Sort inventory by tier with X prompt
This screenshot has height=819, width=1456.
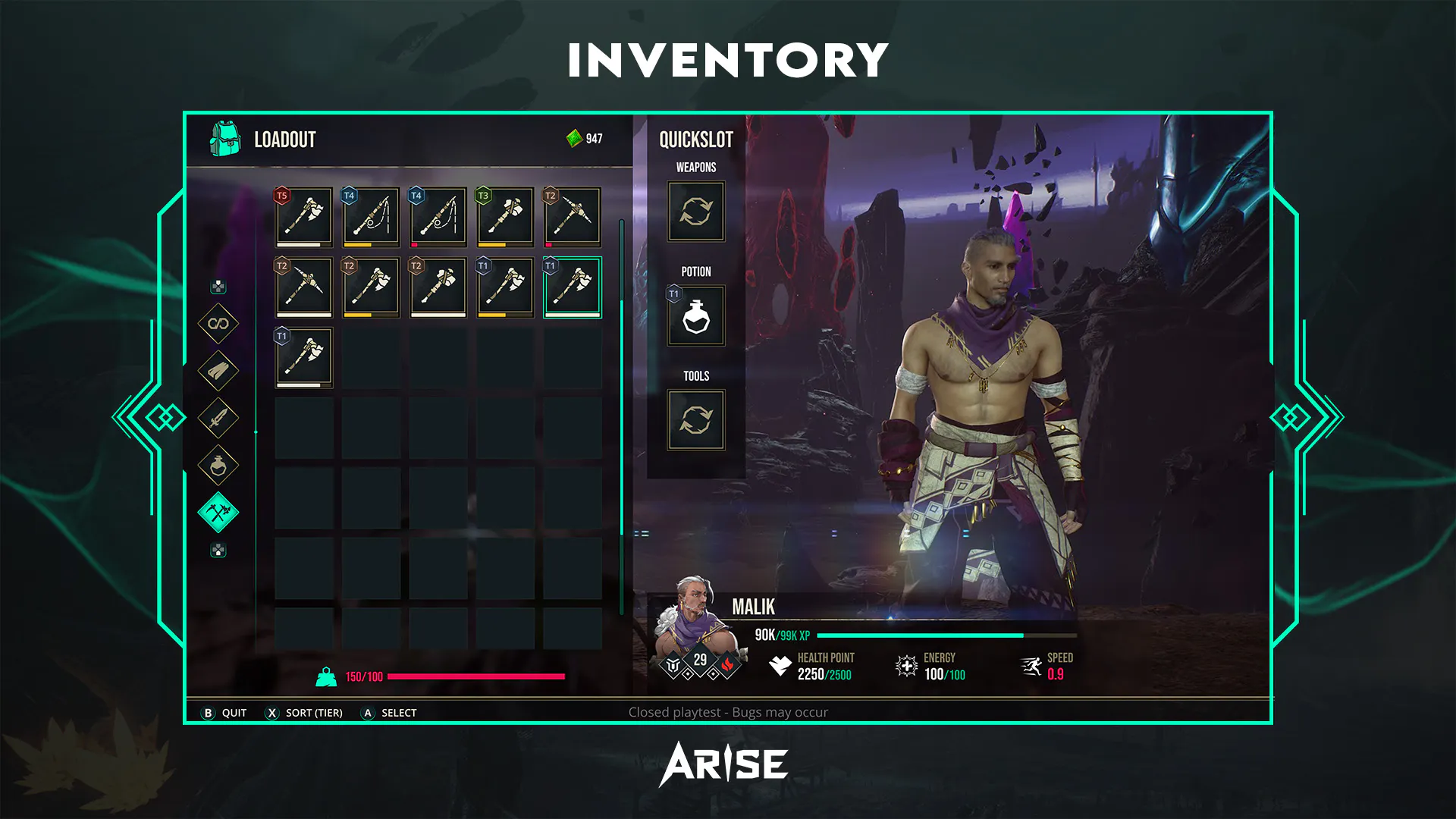pyautogui.click(x=303, y=713)
